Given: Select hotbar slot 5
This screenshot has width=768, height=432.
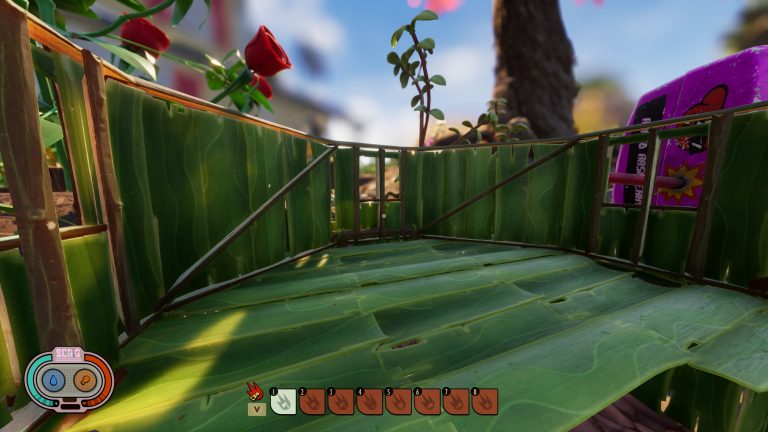Looking at the screenshot, I should [x=399, y=401].
